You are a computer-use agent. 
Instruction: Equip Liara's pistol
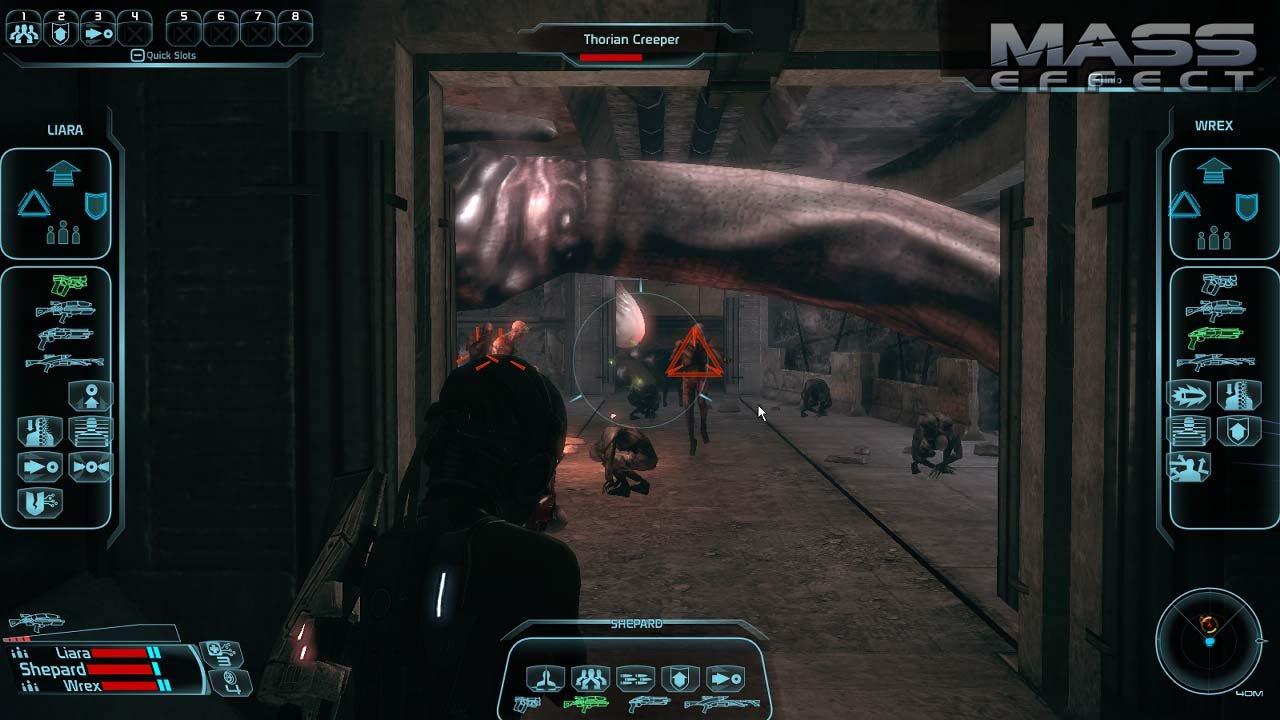[68, 285]
